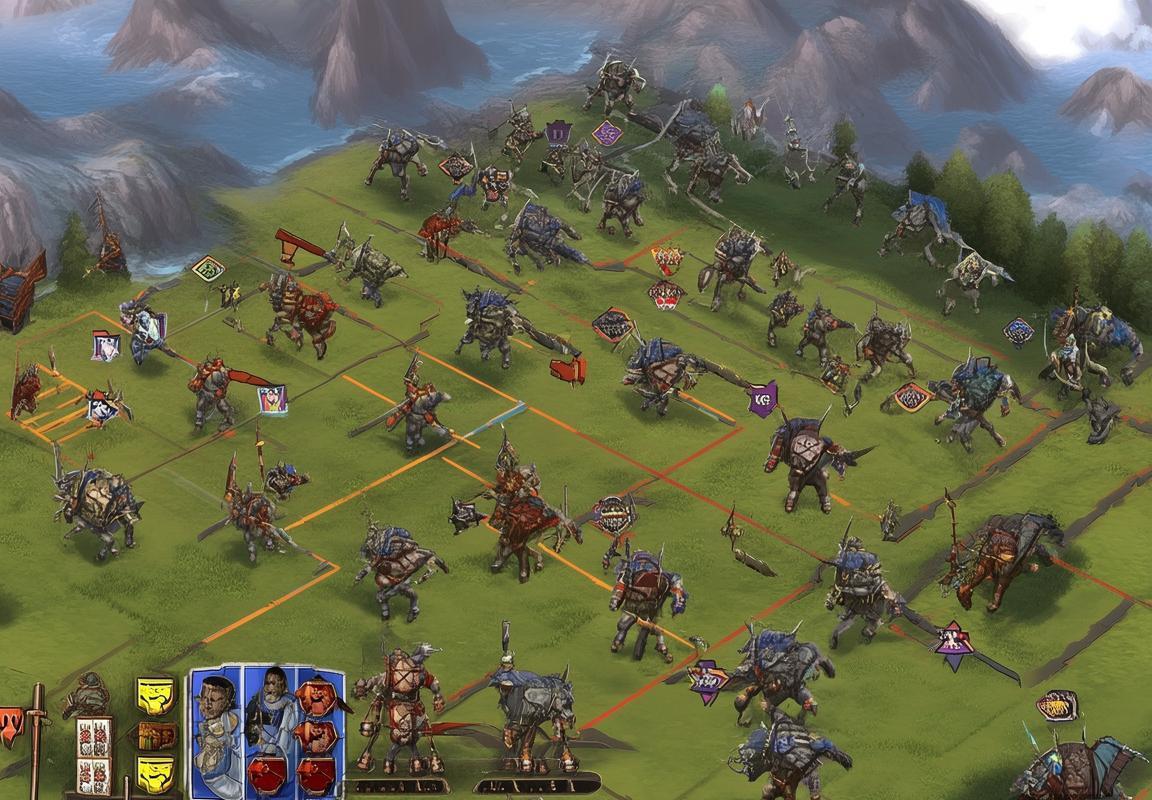
Task: Select the purple shield unit badge
Action: pos(762,398)
